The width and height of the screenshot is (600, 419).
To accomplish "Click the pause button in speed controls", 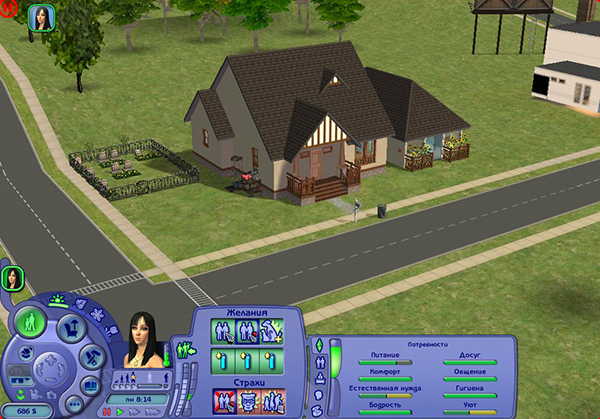I will pos(107,411).
